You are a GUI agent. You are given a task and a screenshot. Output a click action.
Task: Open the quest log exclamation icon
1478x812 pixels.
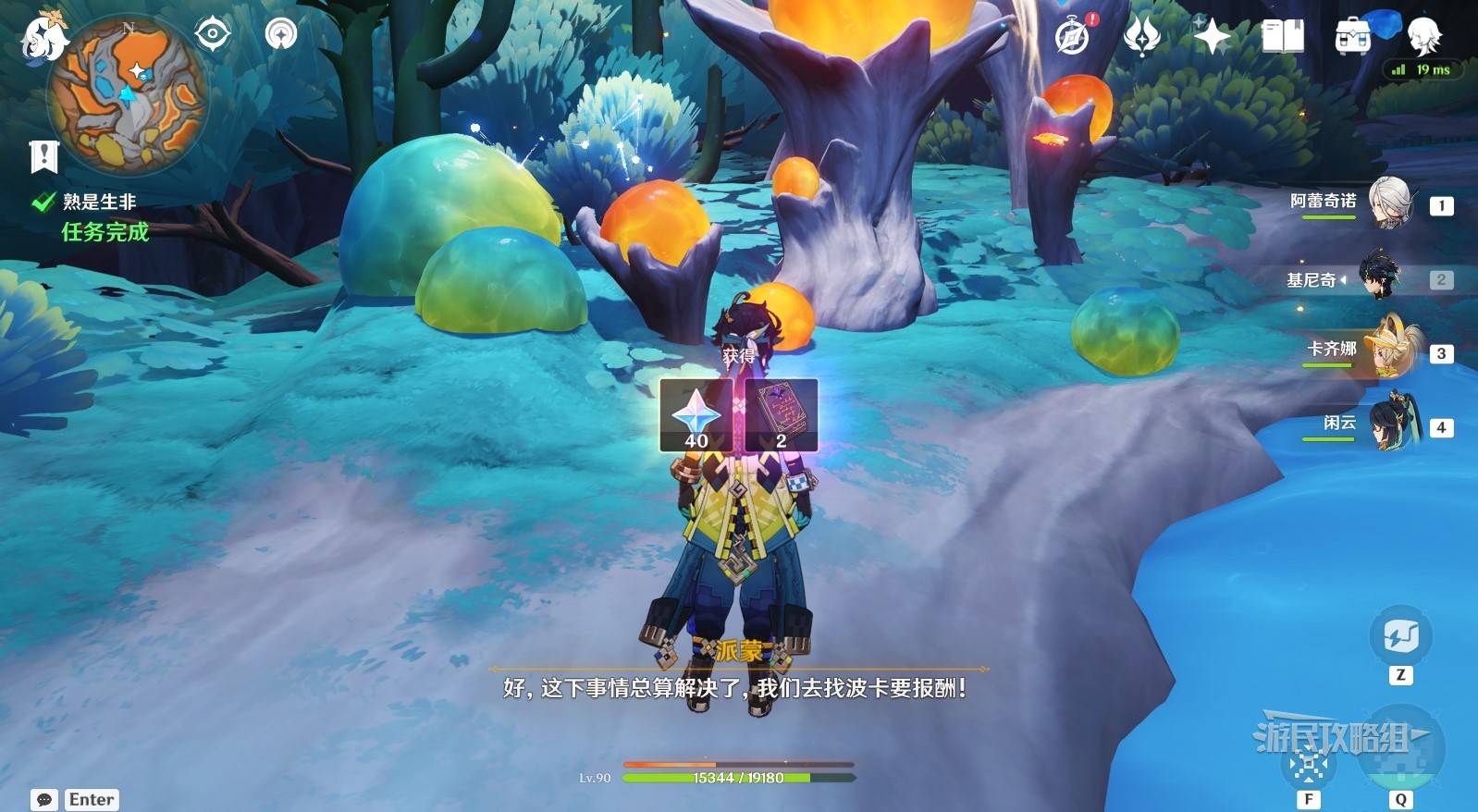[x=43, y=157]
